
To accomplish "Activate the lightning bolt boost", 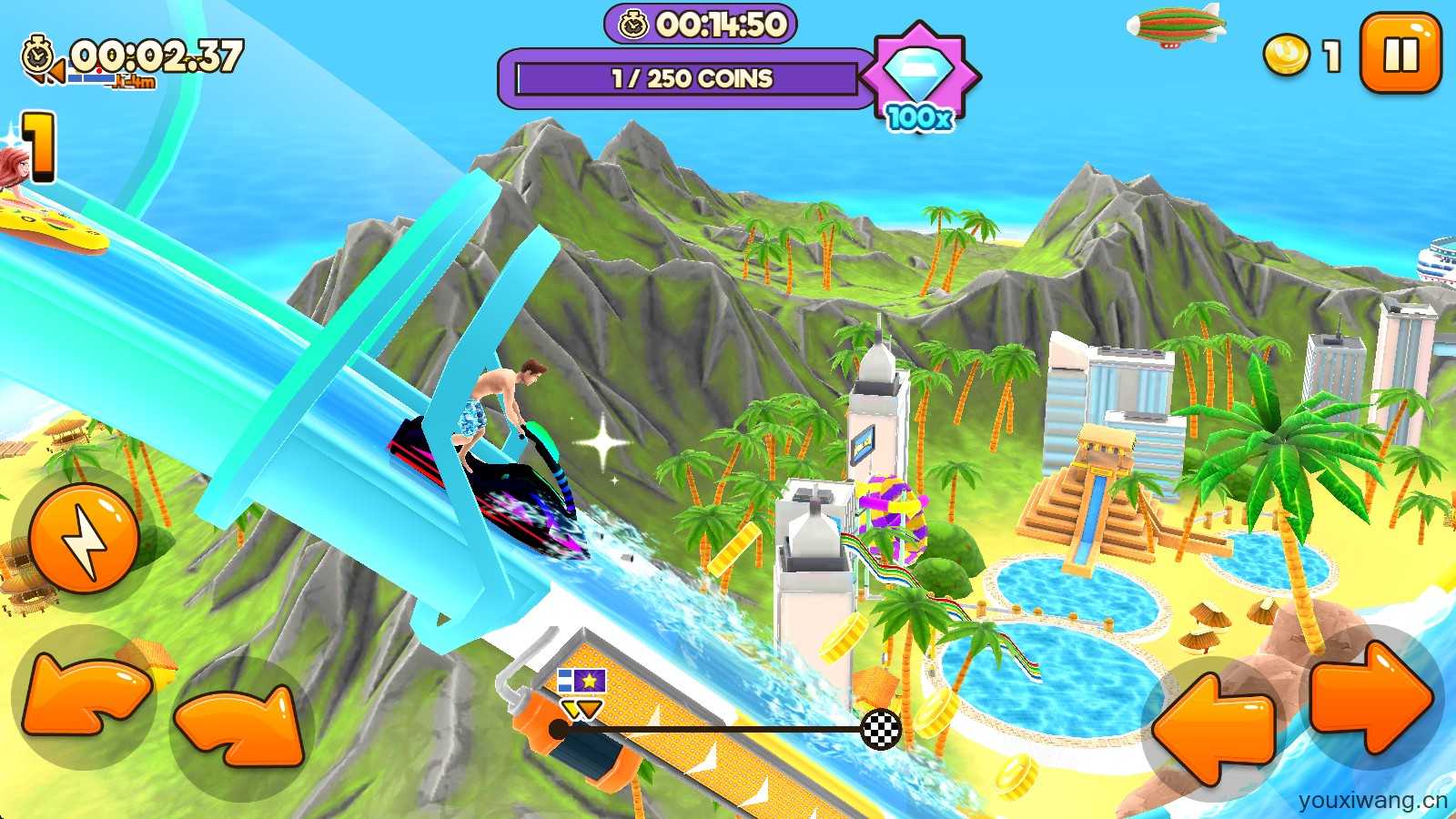I will pyautogui.click(x=84, y=539).
